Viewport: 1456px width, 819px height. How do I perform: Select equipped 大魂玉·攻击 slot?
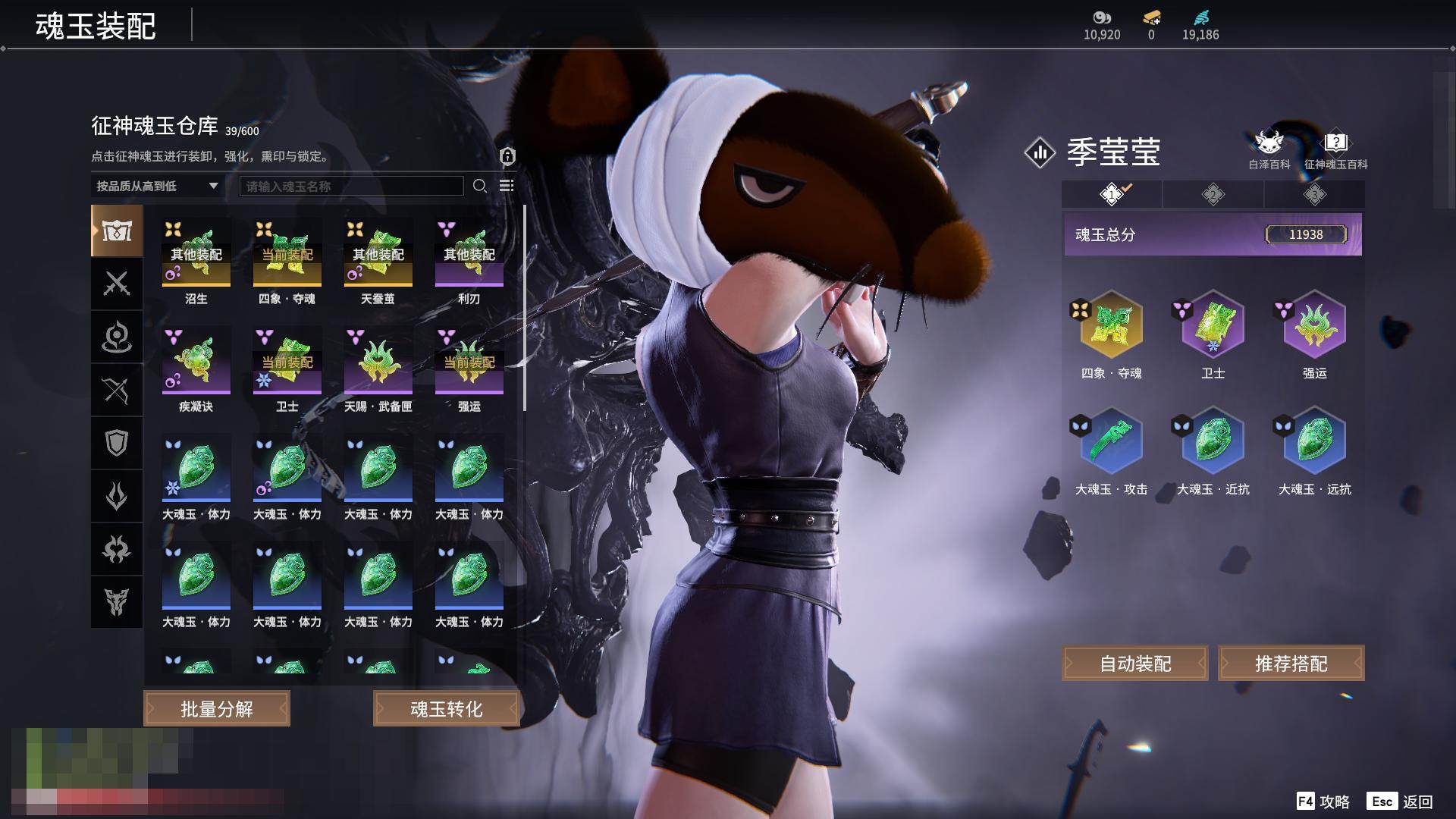pyautogui.click(x=1111, y=441)
